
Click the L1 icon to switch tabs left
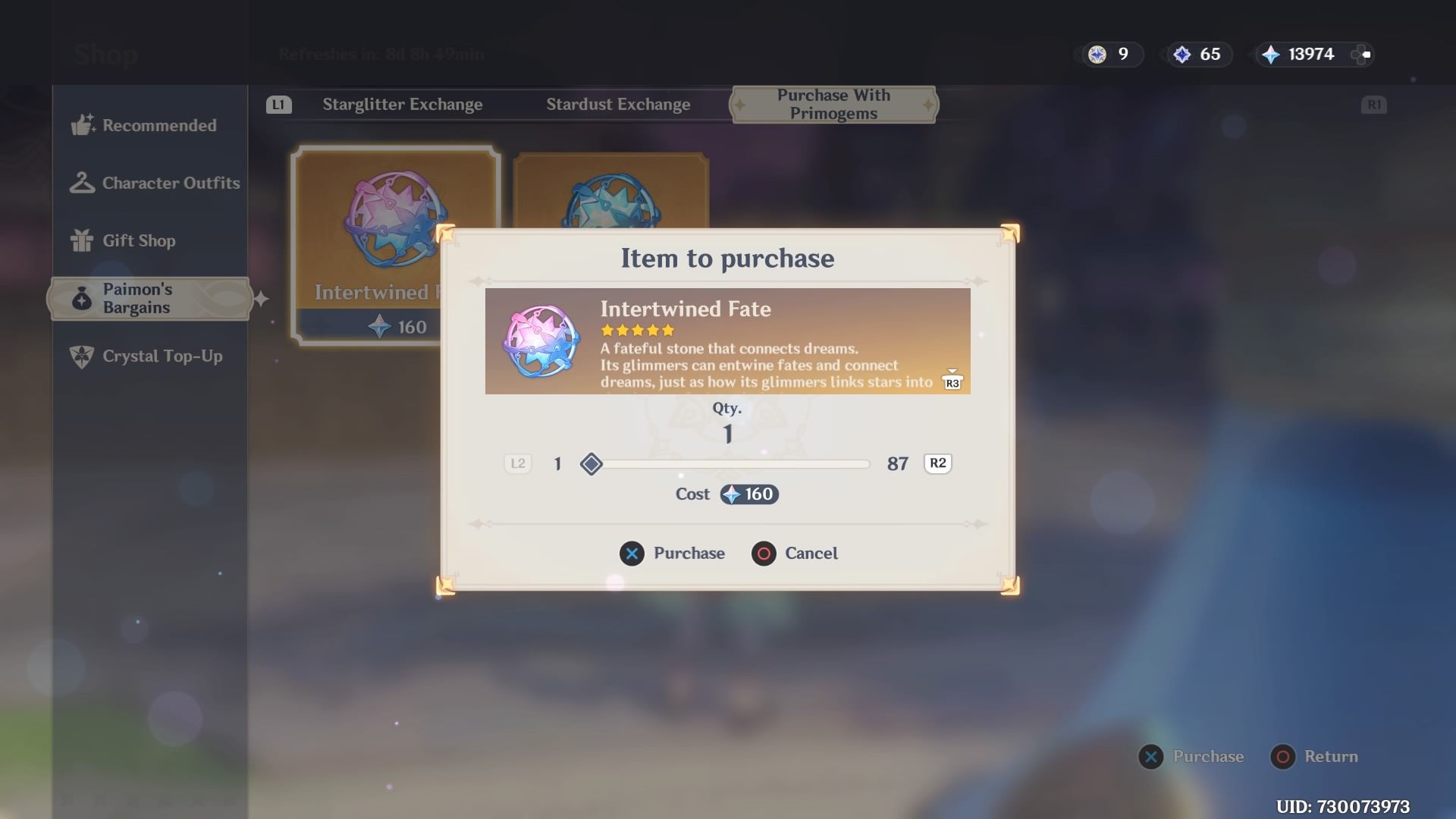pyautogui.click(x=278, y=105)
